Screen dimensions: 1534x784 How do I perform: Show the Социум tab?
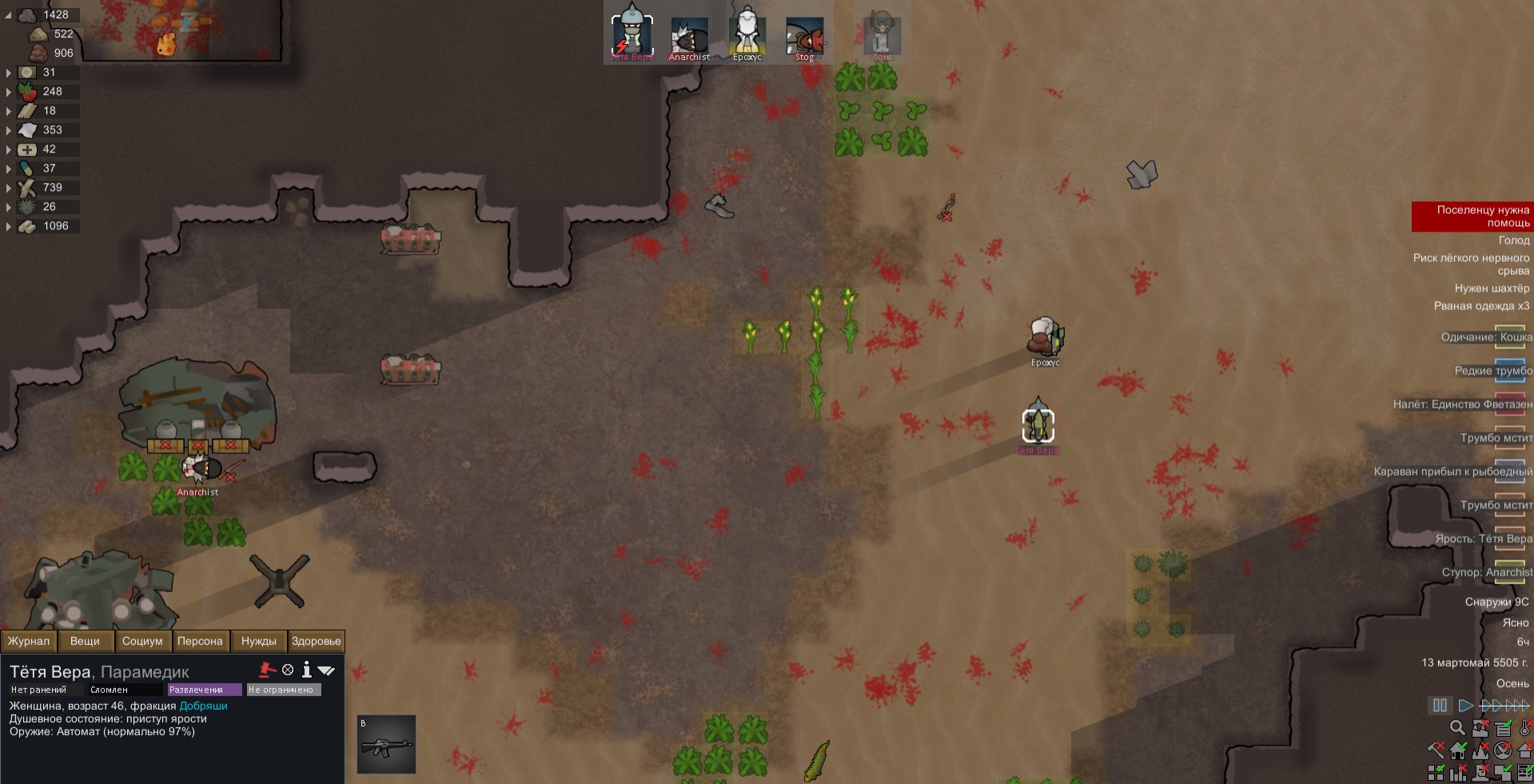pos(142,641)
